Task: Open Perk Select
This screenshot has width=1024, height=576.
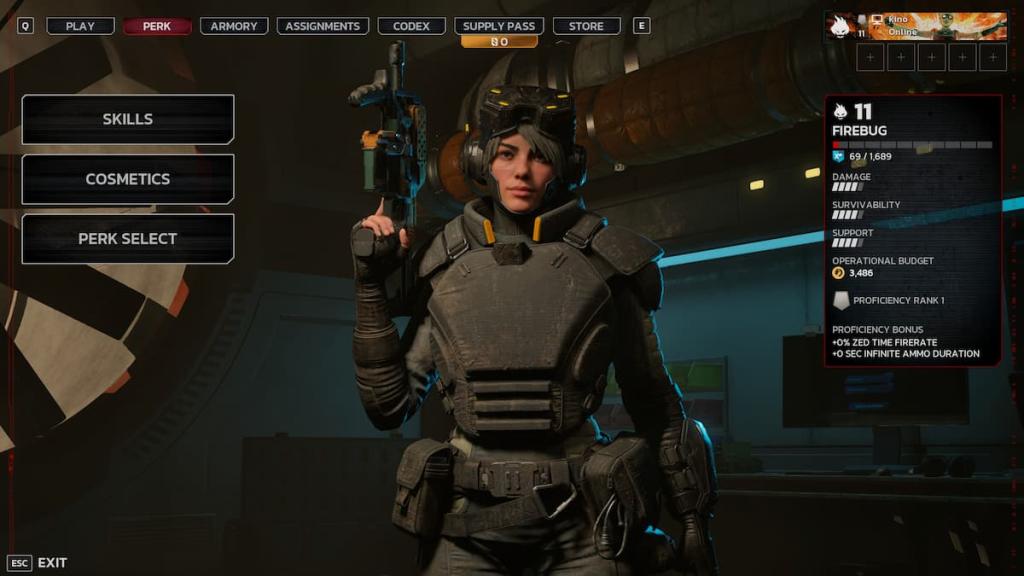Action: pos(128,239)
